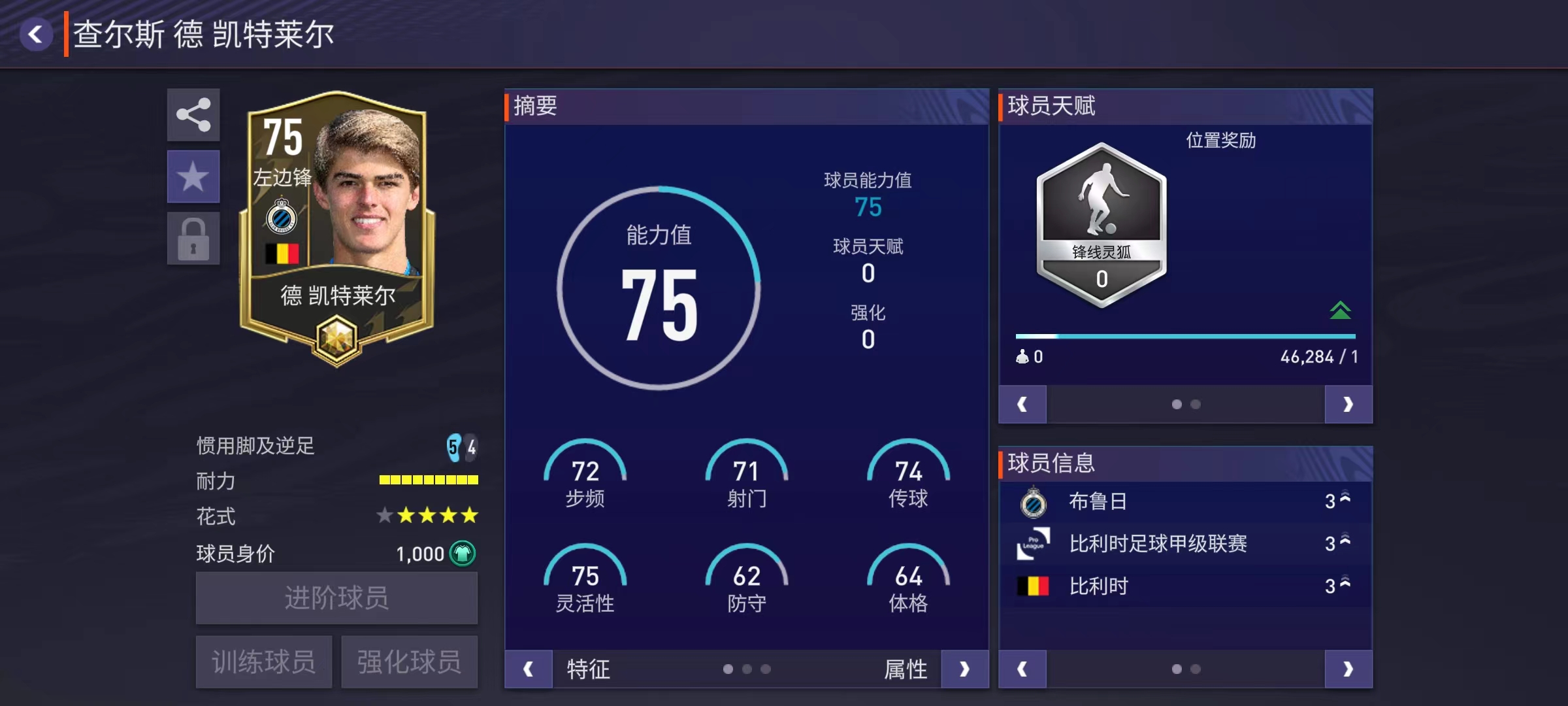Click the share icon beside player card
Screen dimensions: 1568x706
(x=193, y=116)
